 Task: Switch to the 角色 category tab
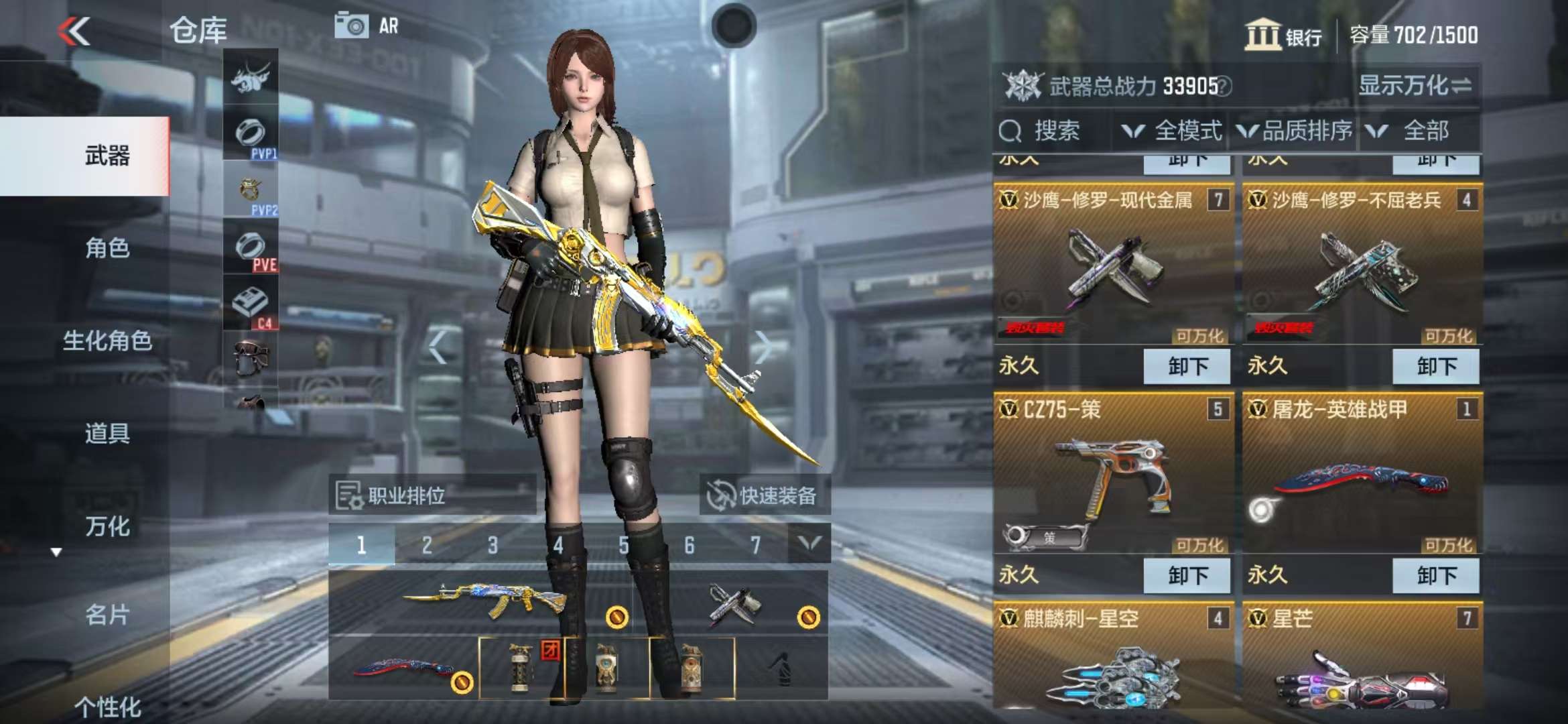tap(107, 248)
